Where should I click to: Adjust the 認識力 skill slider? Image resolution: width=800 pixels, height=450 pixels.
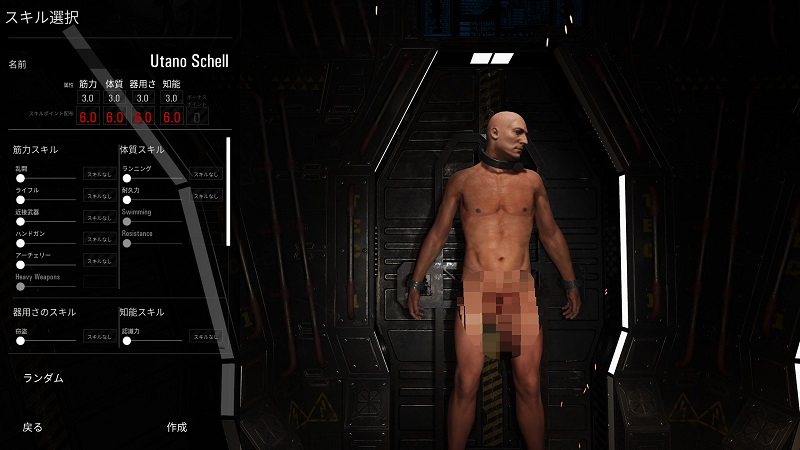[x=127, y=341]
